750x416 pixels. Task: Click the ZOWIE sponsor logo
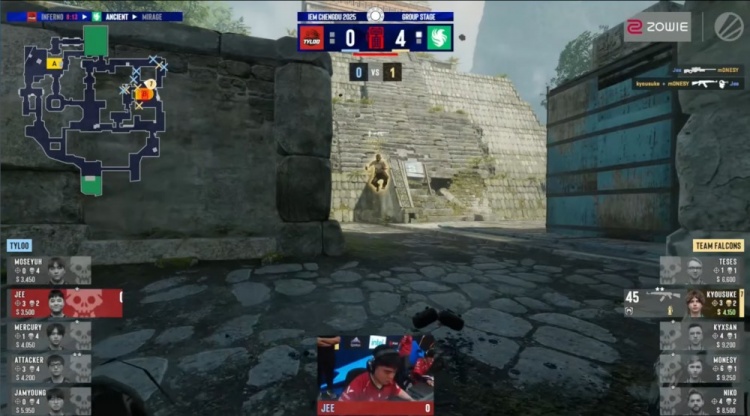(x=658, y=25)
